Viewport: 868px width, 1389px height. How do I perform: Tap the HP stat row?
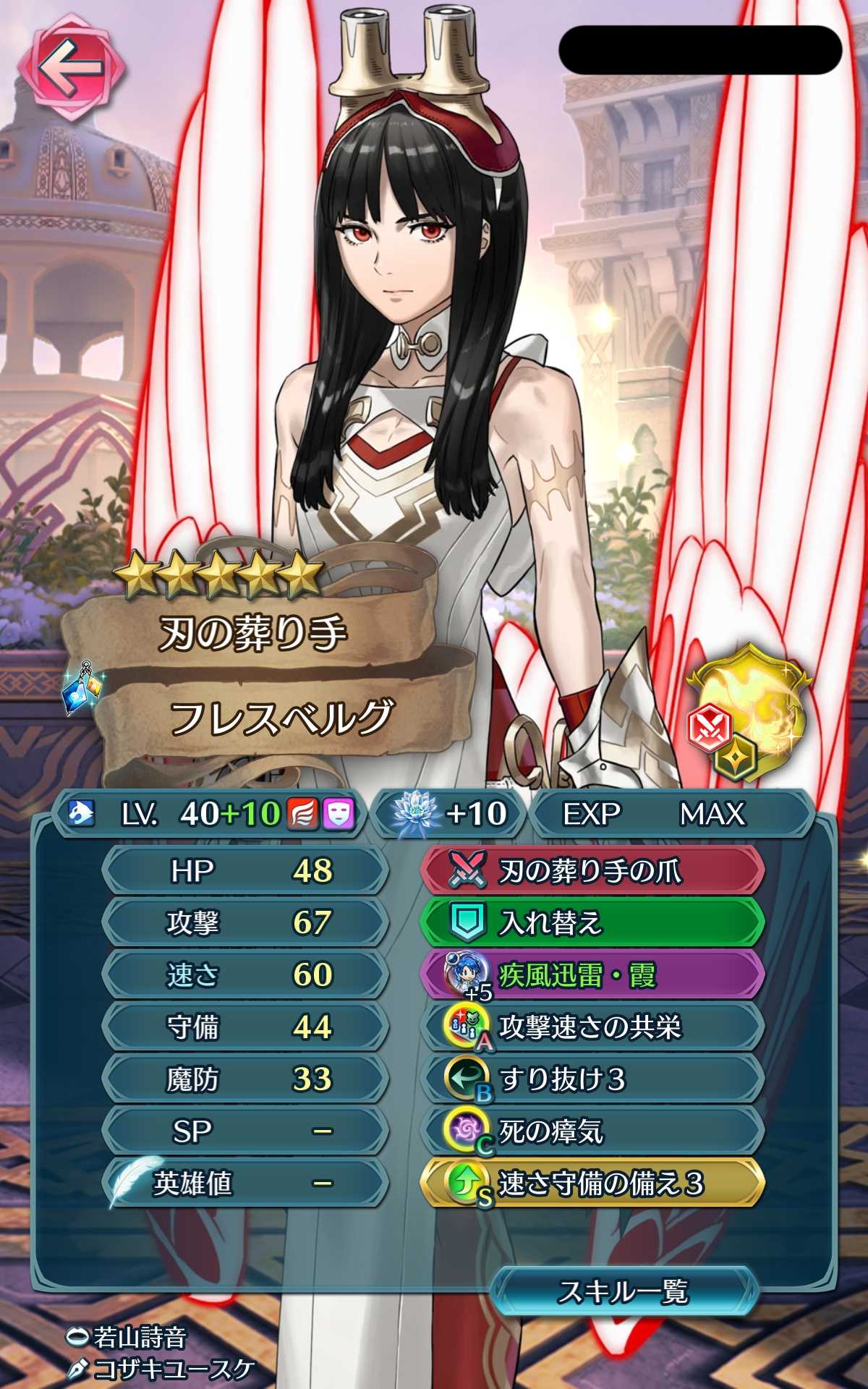(244, 870)
